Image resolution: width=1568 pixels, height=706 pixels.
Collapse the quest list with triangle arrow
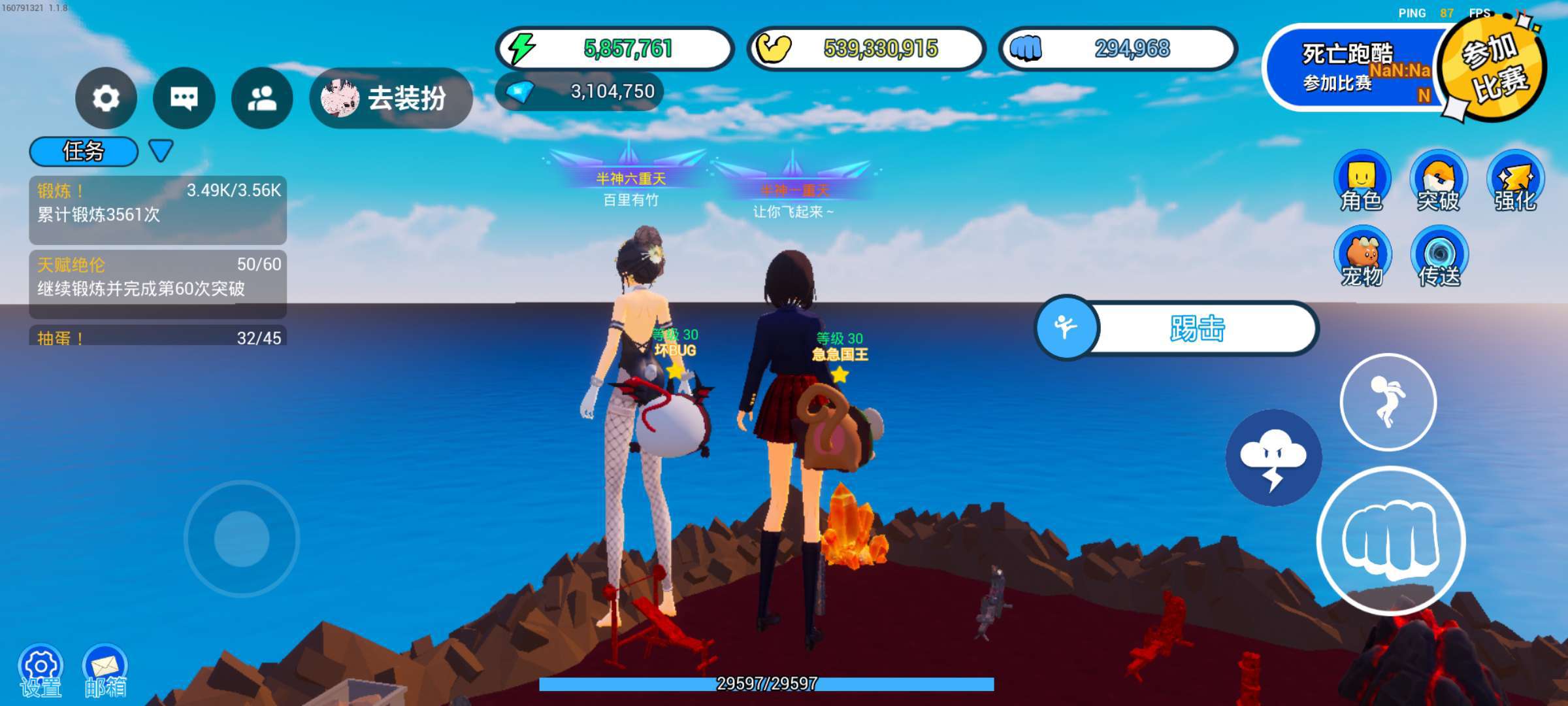161,151
